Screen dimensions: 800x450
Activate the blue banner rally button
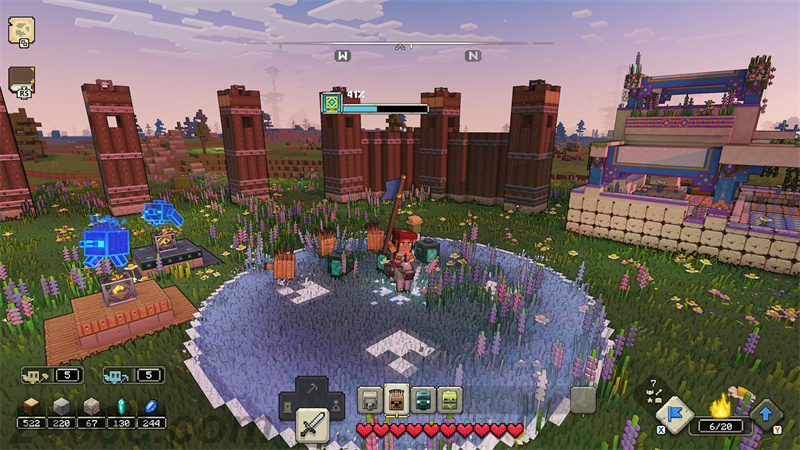coord(673,414)
